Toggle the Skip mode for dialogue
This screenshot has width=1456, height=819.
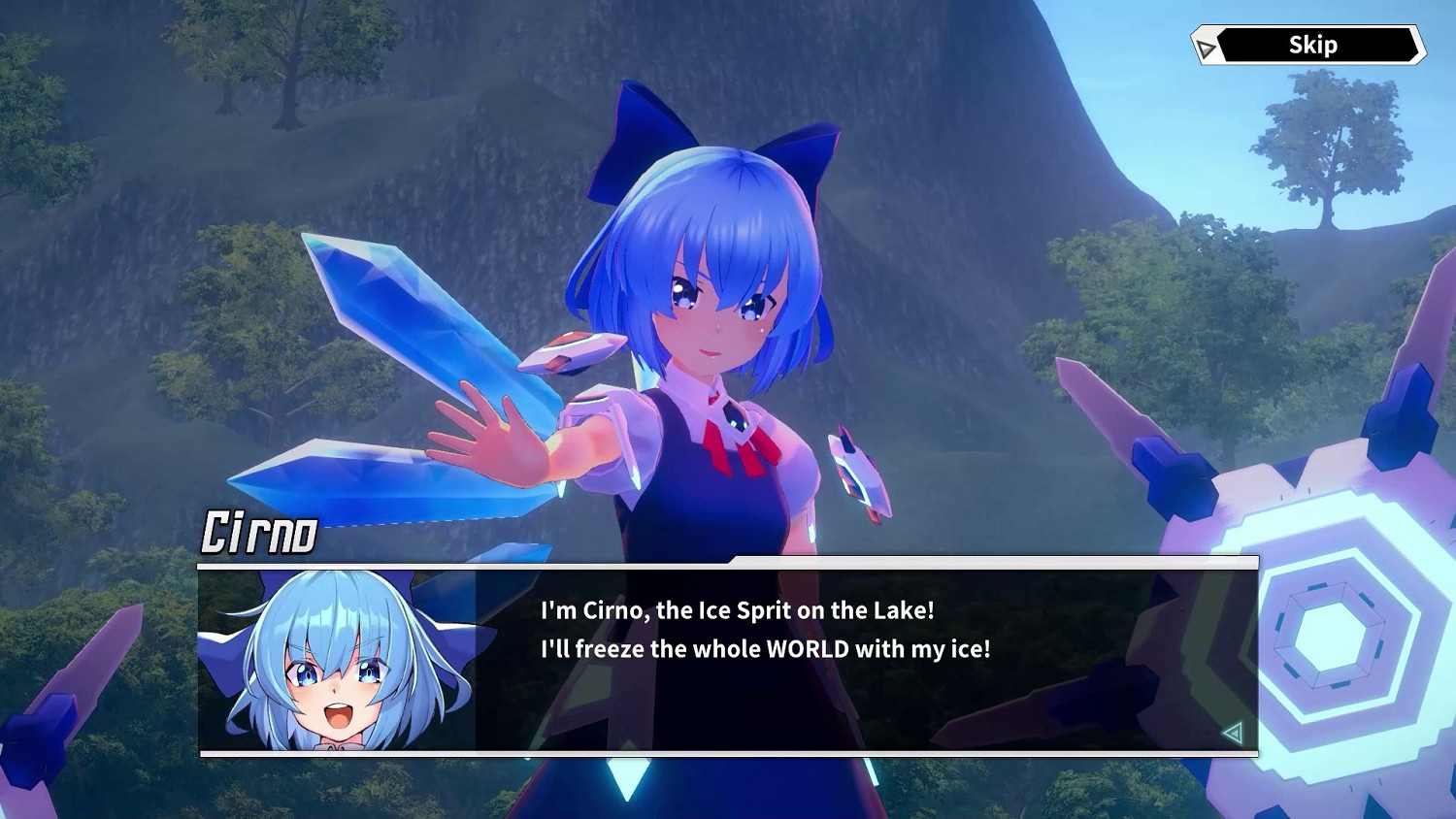pos(1312,44)
